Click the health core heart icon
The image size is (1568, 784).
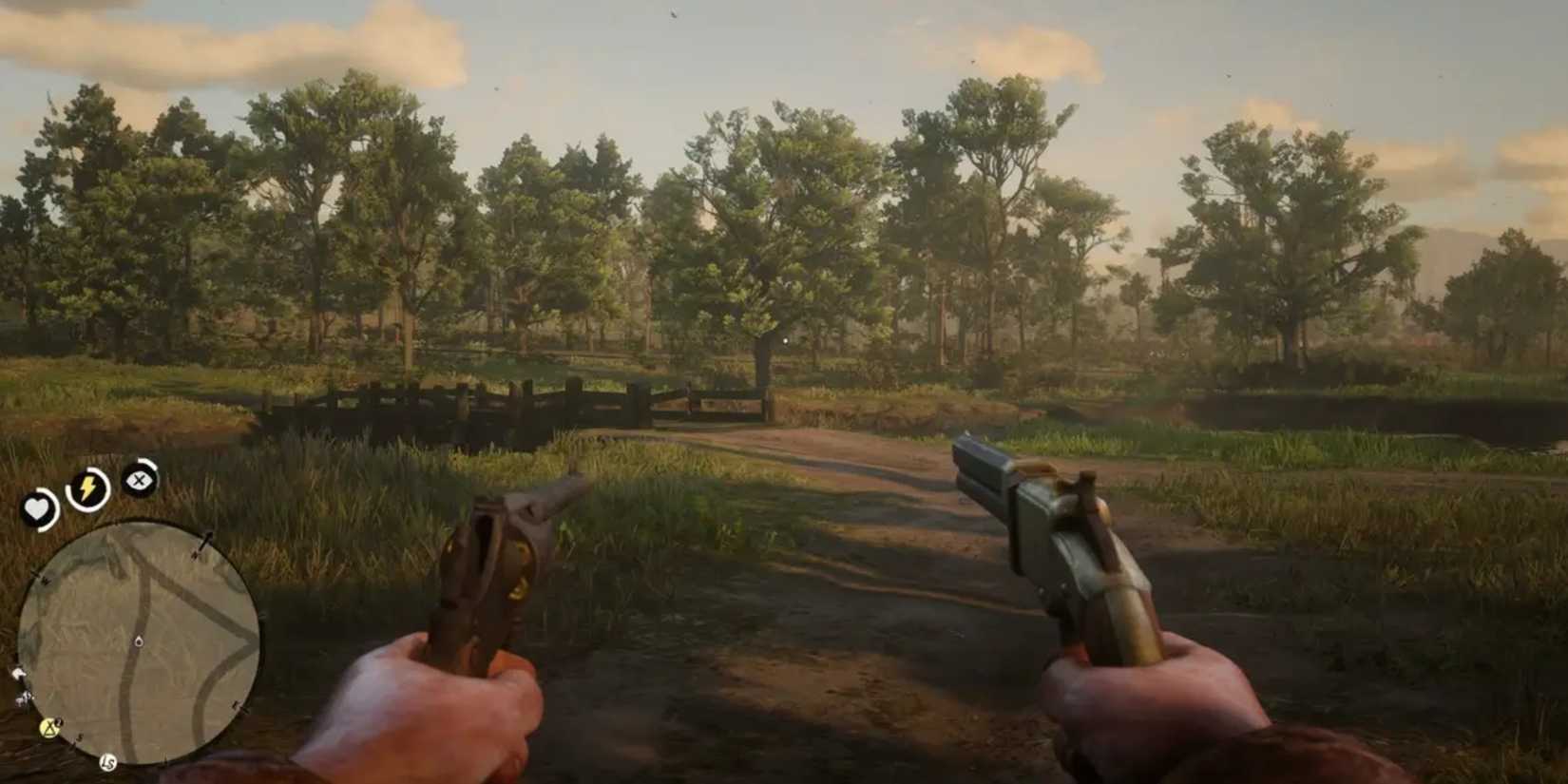coord(38,506)
